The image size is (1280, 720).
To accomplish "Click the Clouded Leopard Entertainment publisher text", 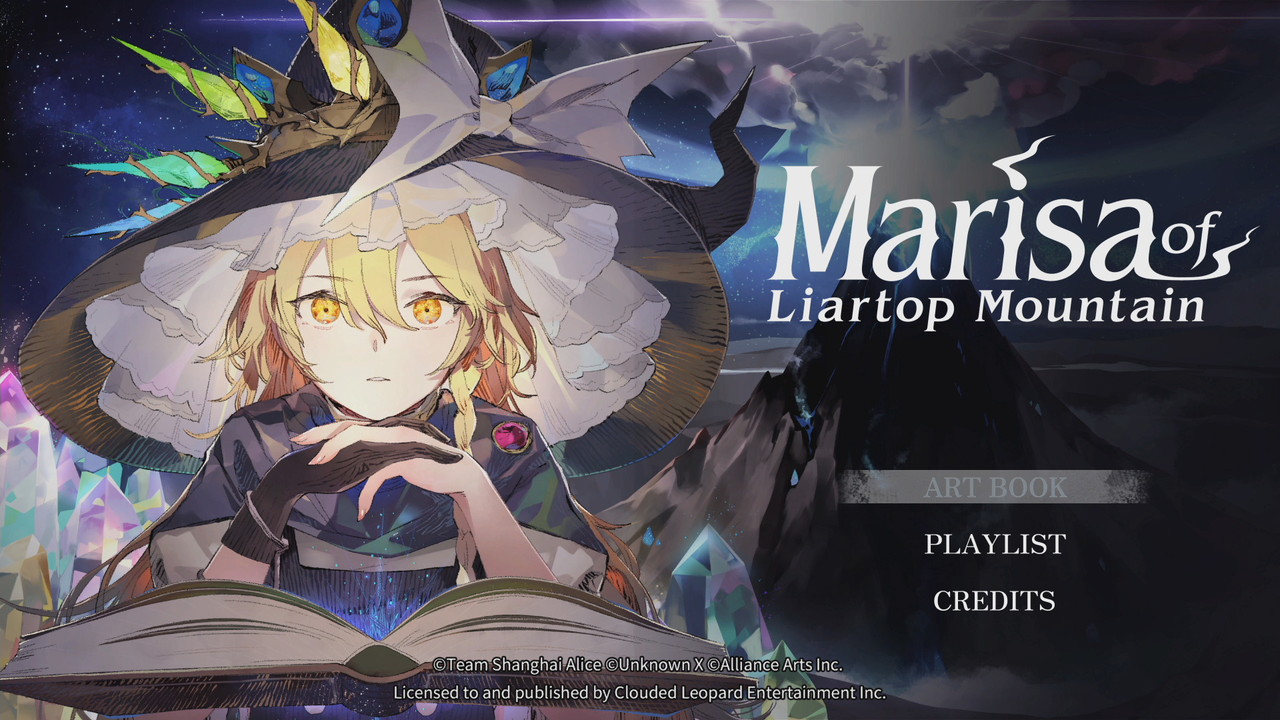I will (640, 690).
